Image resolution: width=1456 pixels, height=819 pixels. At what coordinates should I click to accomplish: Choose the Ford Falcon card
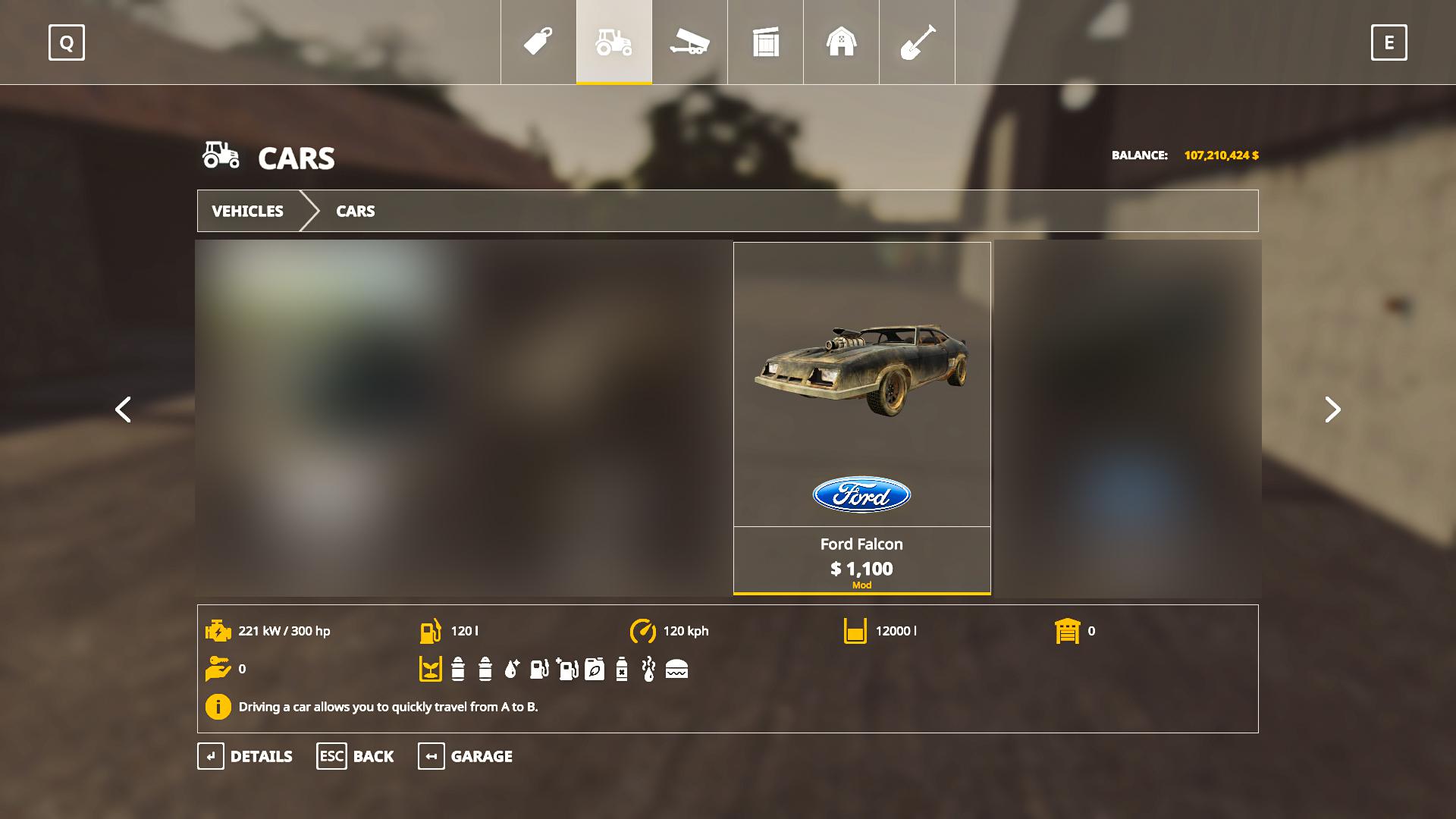coord(861,417)
